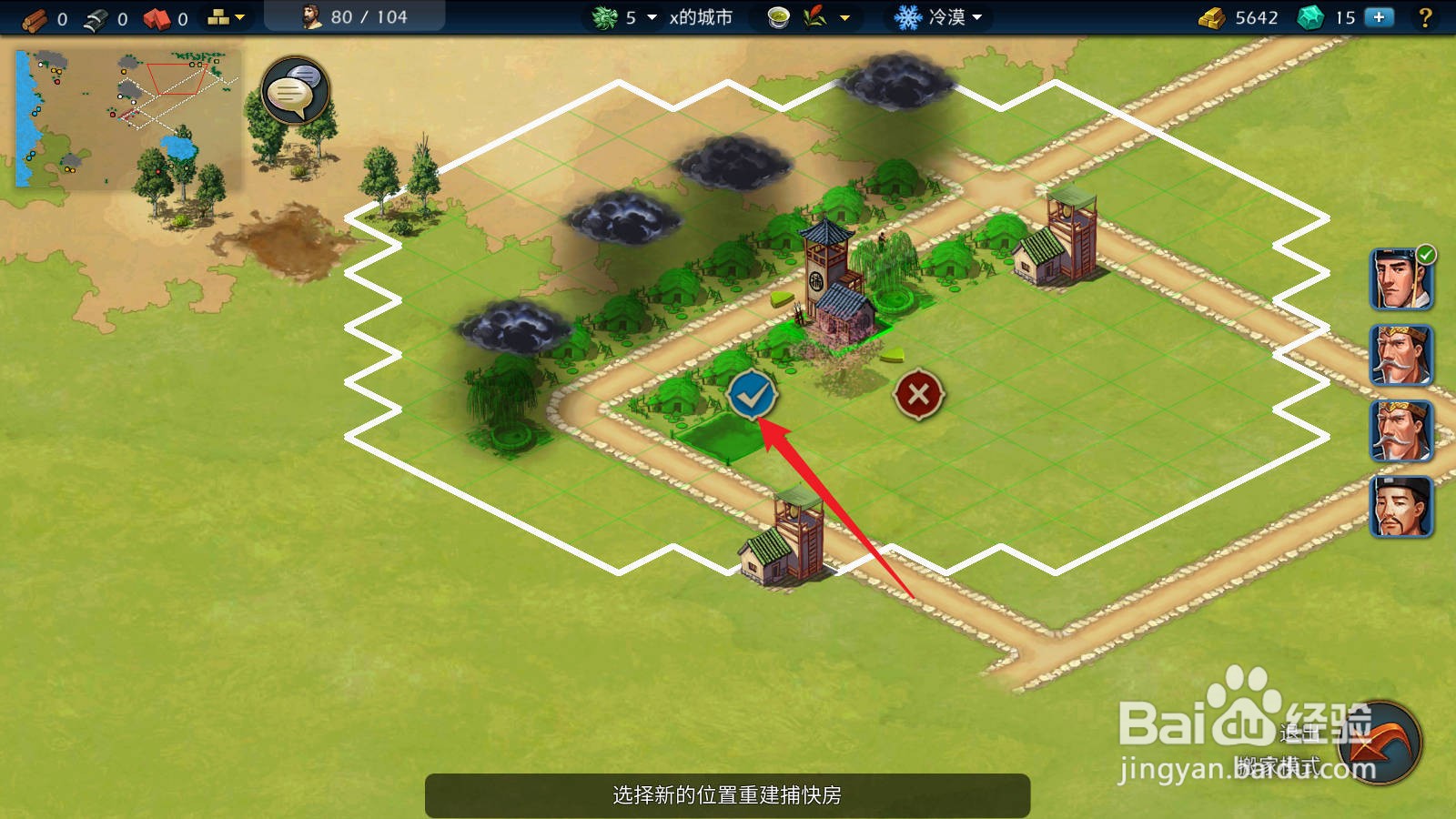The width and height of the screenshot is (1456, 819).
Task: Click the population bar showing 80/104
Action: tap(355, 16)
